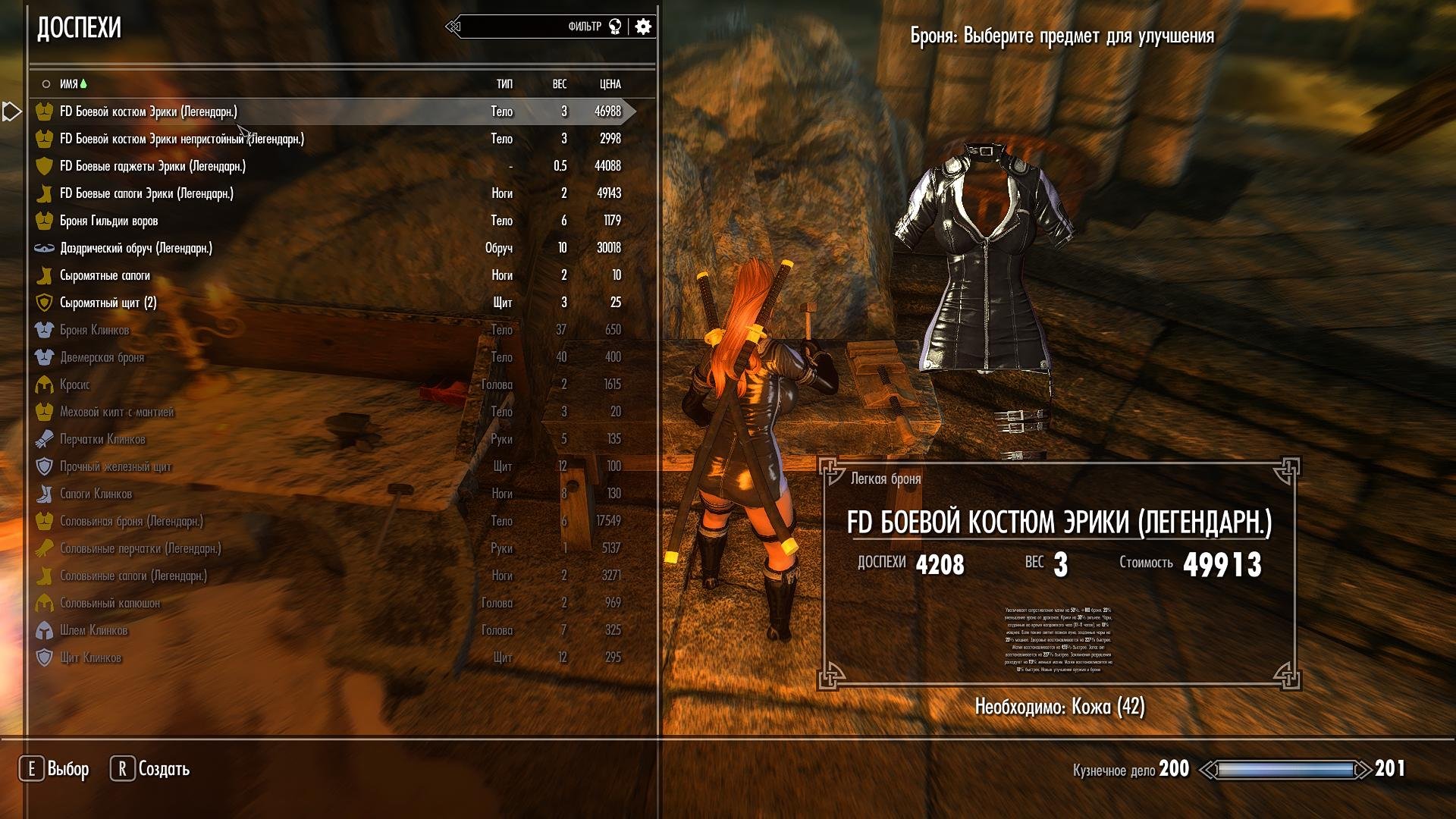Viewport: 1456px width, 819px height.
Task: Sort list by ИМЯ column header
Action: 69,84
